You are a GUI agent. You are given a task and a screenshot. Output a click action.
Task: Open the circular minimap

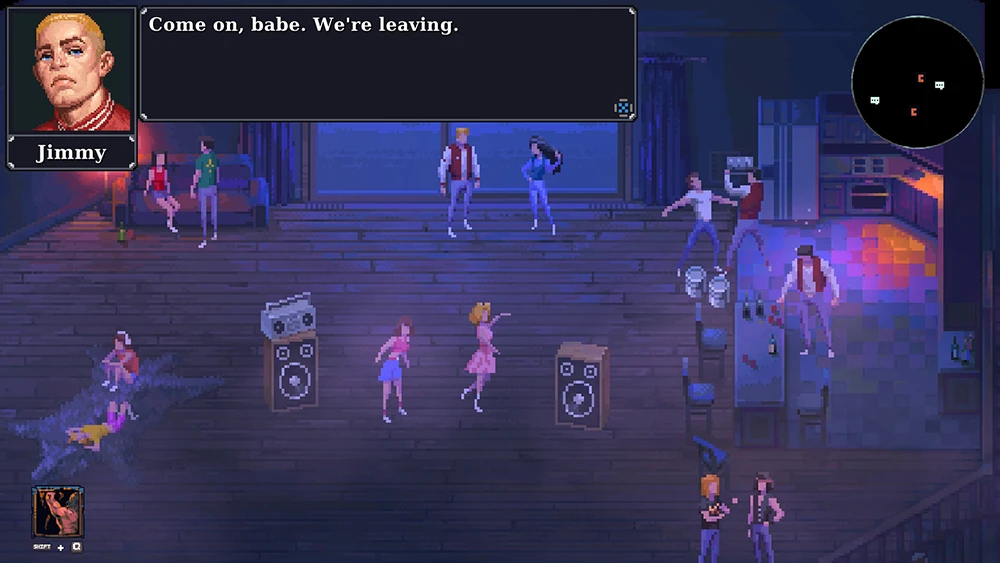[917, 82]
